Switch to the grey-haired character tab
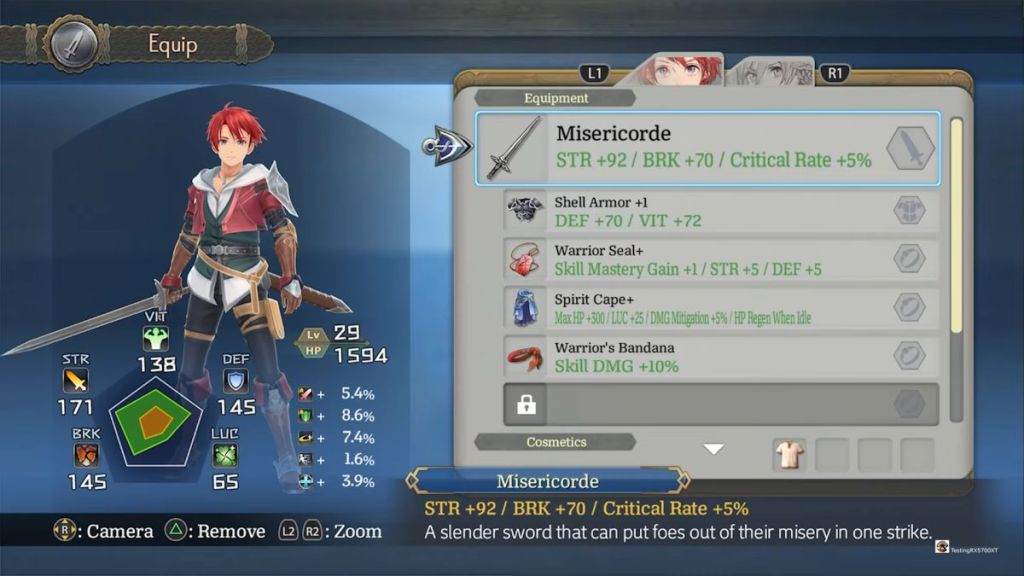Screen dimensions: 1024x576 pyautogui.click(x=771, y=72)
